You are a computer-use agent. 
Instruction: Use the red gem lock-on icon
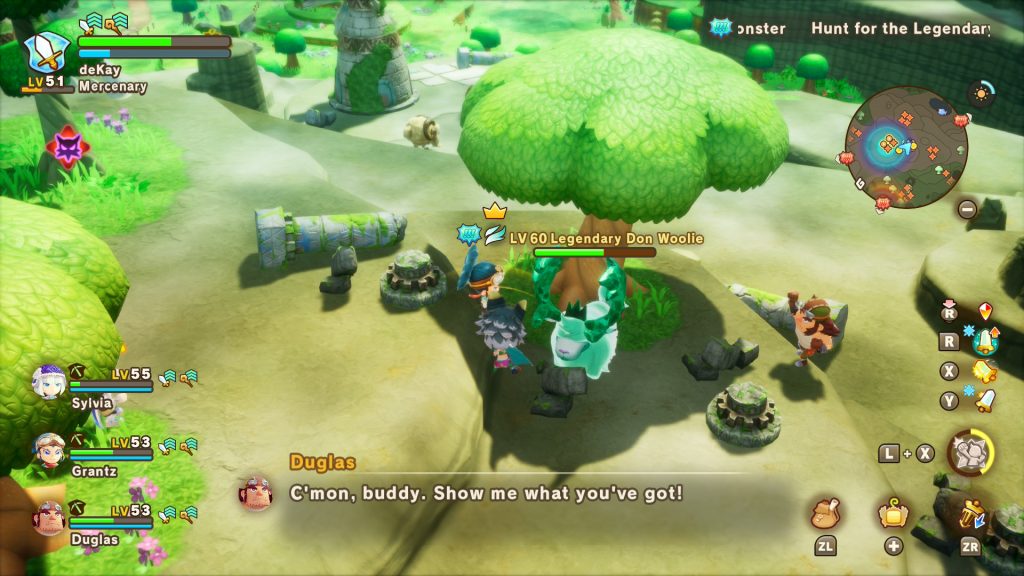[986, 311]
